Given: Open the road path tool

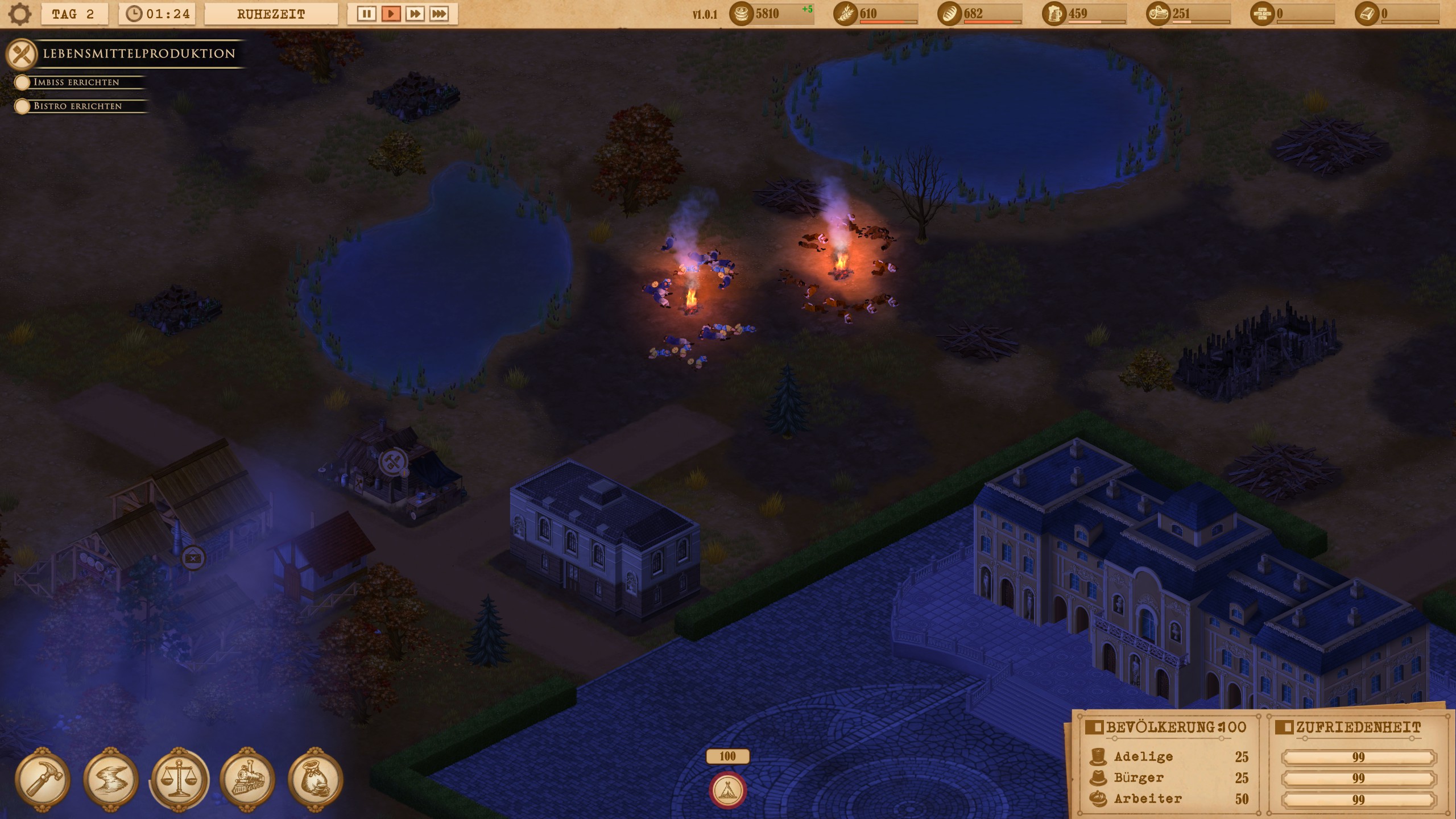Looking at the screenshot, I should (111, 779).
